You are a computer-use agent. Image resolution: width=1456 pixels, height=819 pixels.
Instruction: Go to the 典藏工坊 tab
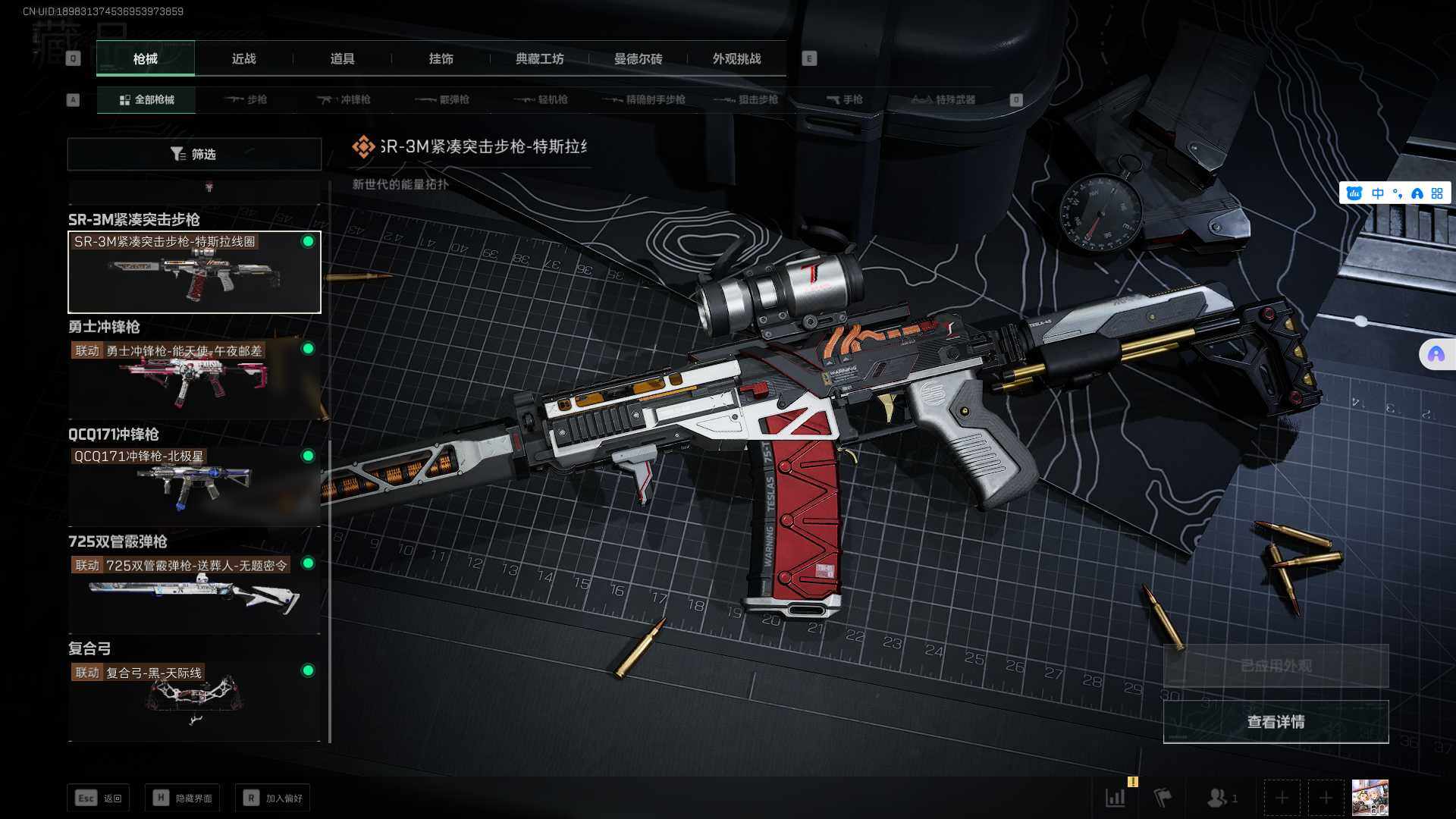click(539, 59)
